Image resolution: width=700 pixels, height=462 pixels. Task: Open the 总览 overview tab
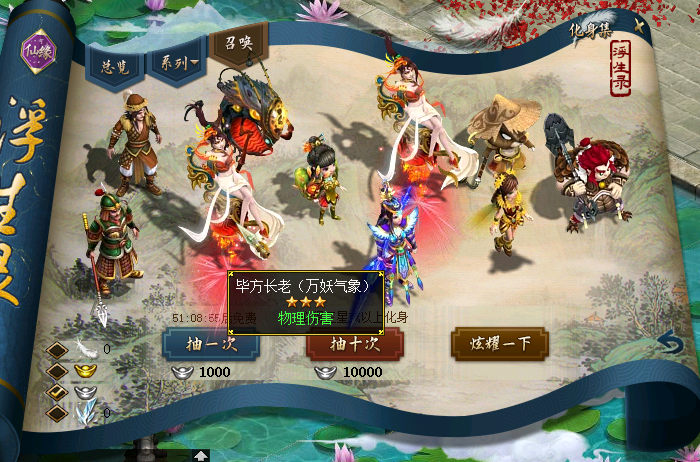115,63
